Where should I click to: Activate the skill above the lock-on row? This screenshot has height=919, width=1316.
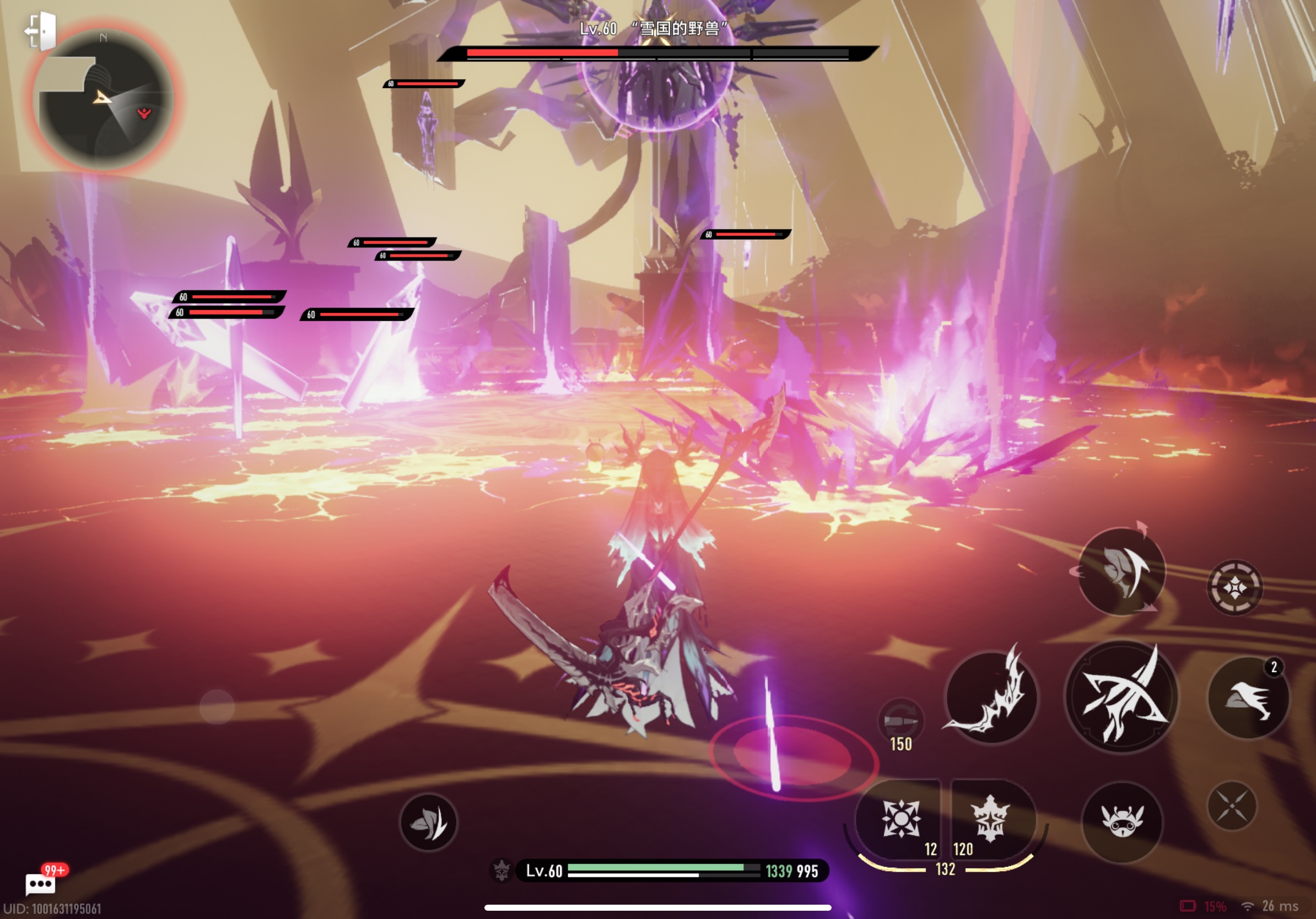click(1121, 571)
